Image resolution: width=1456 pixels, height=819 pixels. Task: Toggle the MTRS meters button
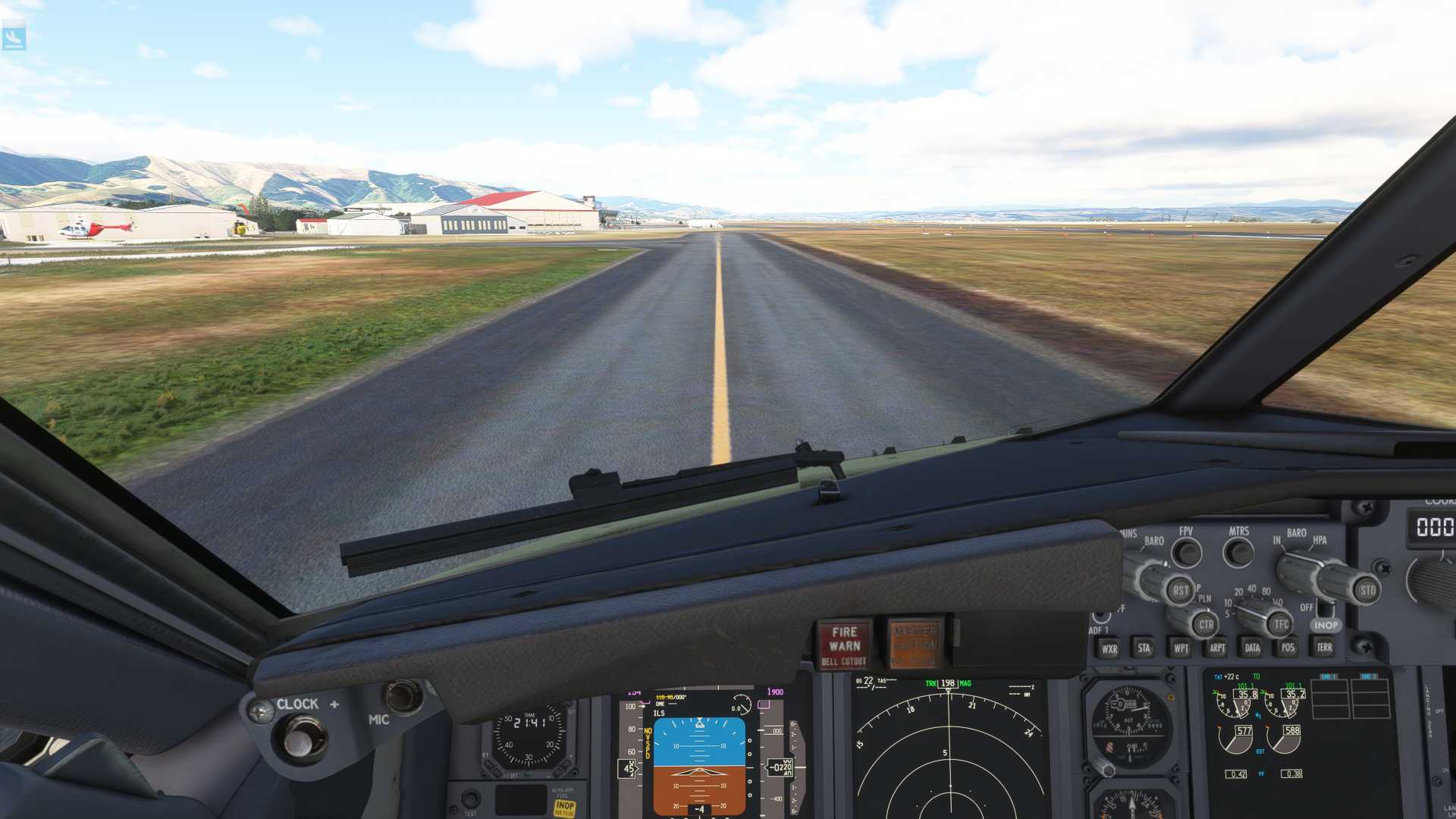1238,552
